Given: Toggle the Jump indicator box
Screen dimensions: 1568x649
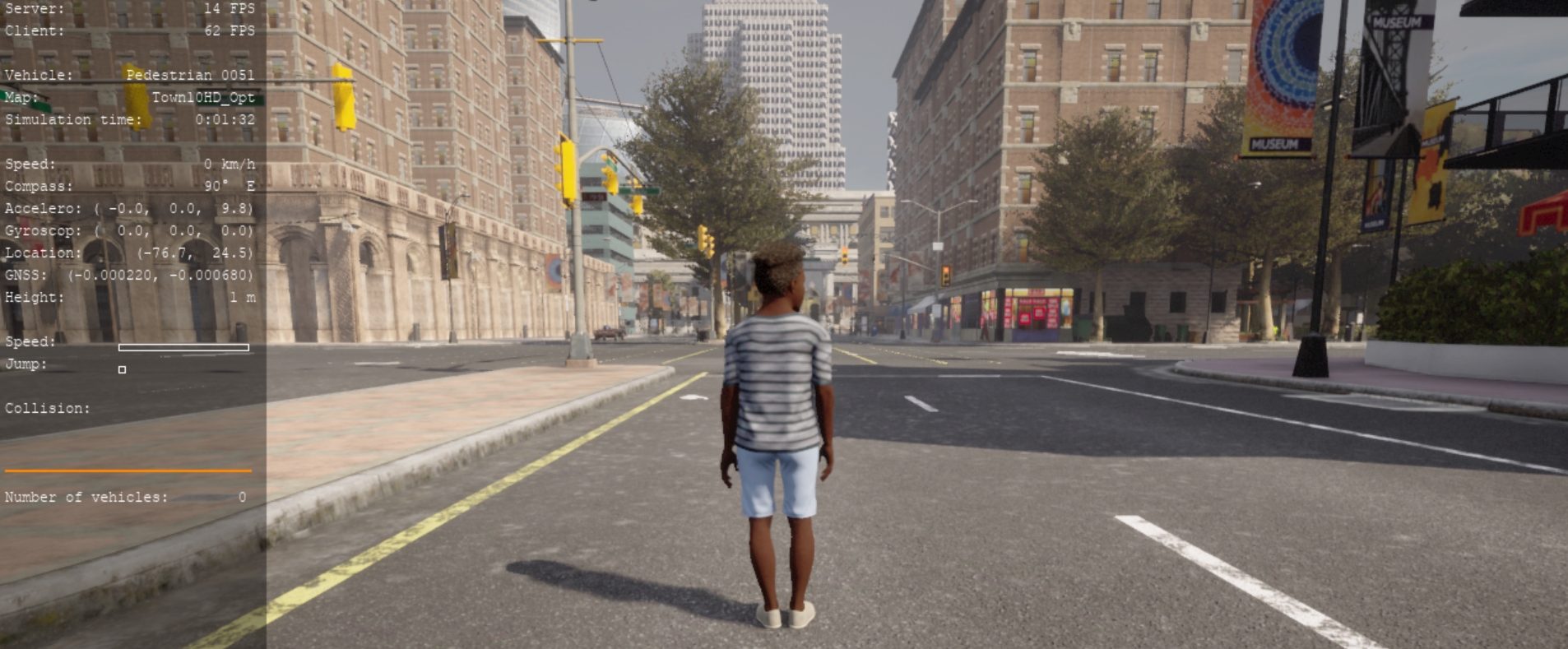Looking at the screenshot, I should 122,370.
